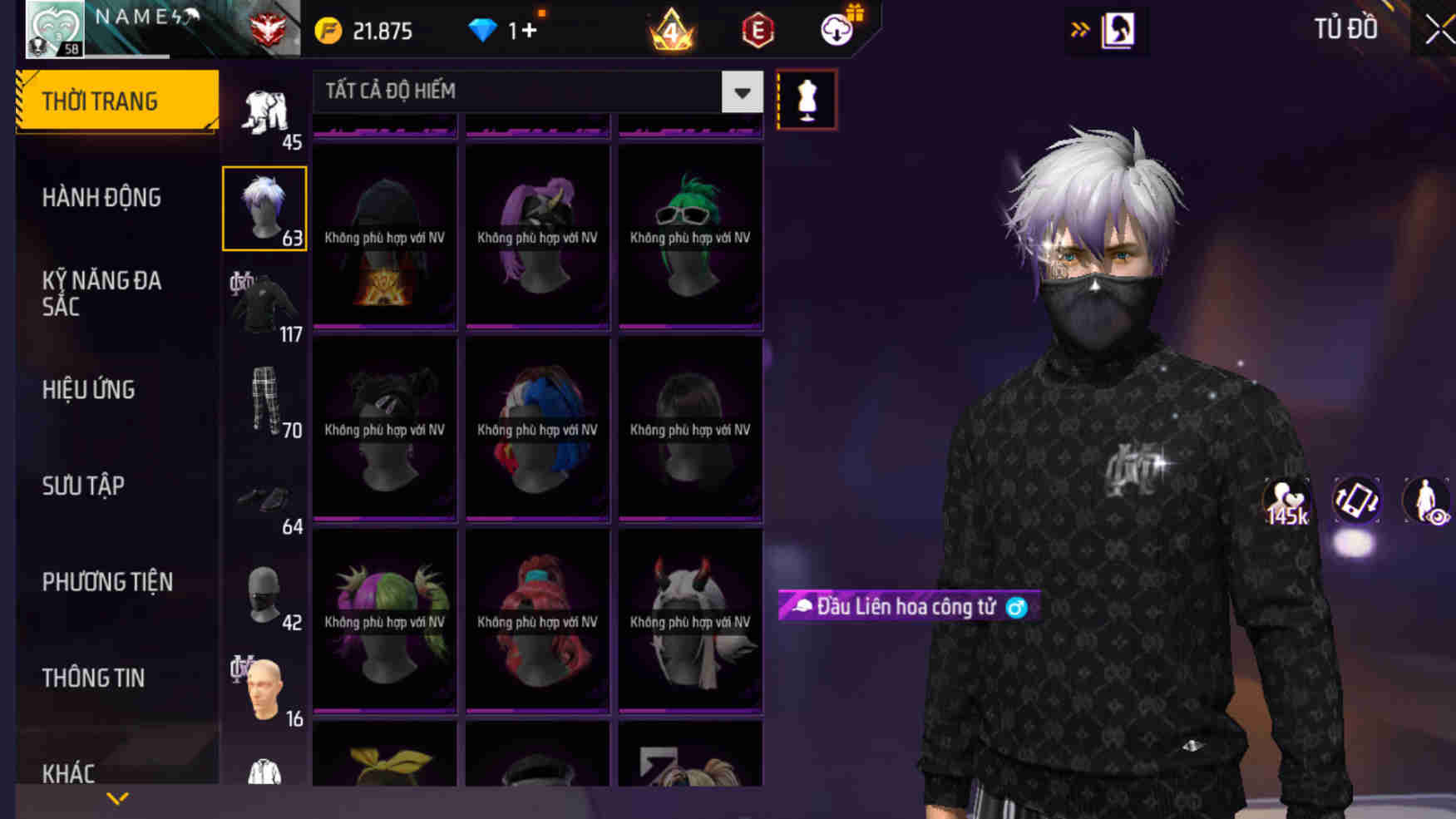The image size is (1456, 819).
Task: Switch to the HÀNH ĐỘNG tab
Action: 101,198
